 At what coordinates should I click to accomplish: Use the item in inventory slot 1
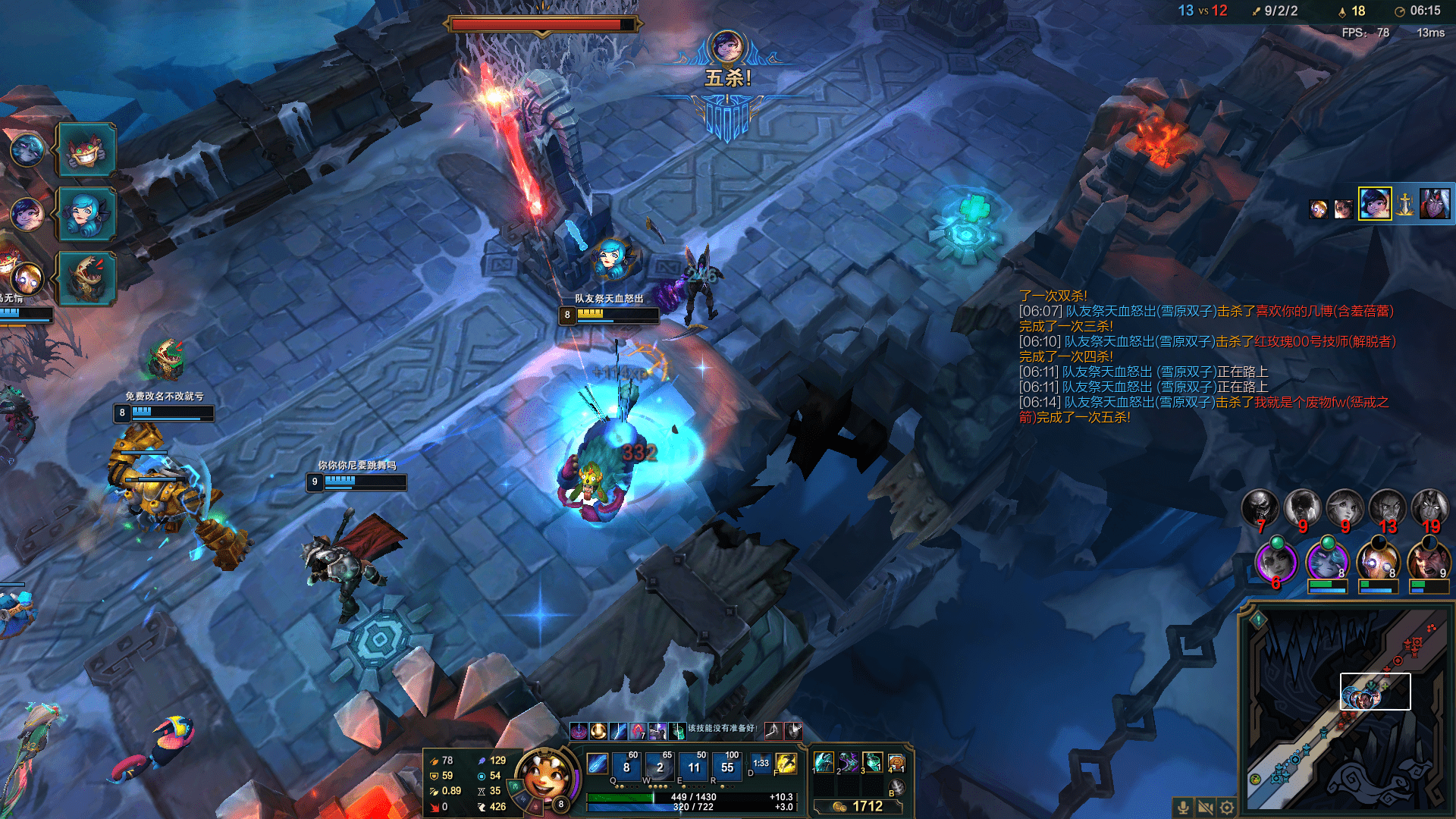point(824,761)
